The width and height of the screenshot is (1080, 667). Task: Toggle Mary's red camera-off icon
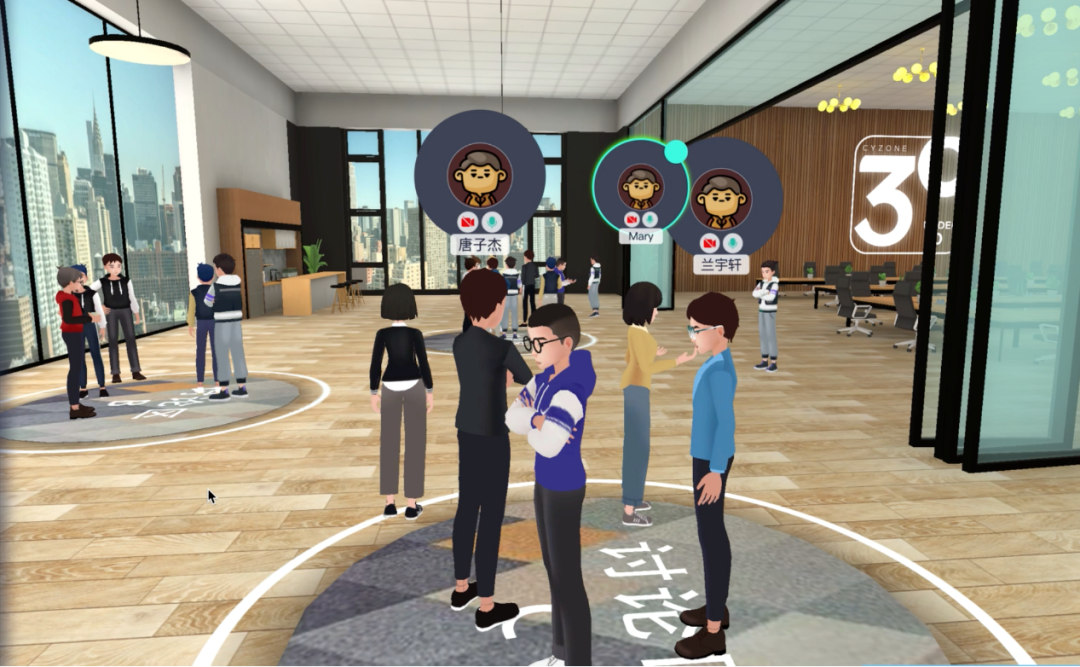631,218
